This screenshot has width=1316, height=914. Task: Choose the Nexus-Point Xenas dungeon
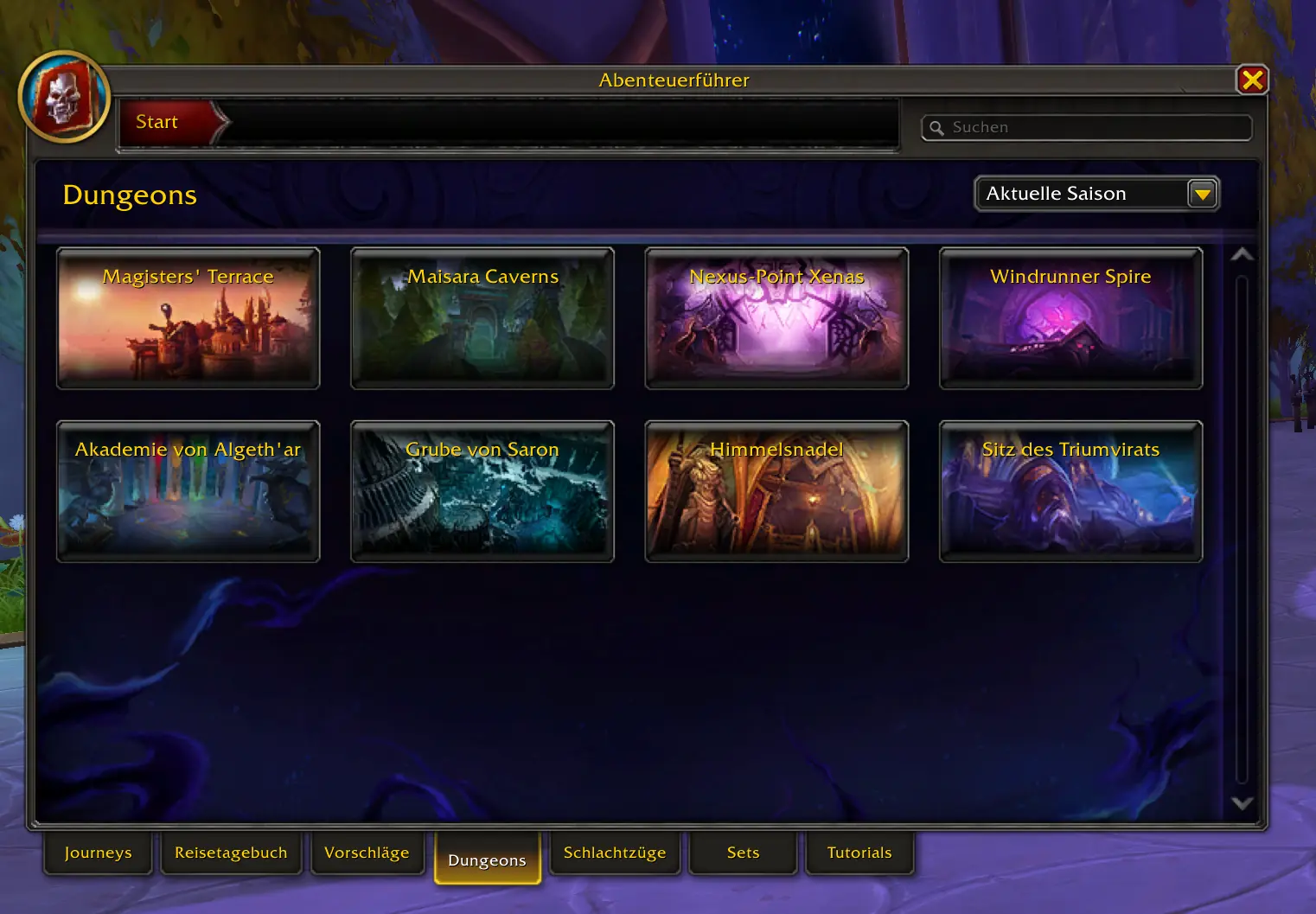point(776,318)
